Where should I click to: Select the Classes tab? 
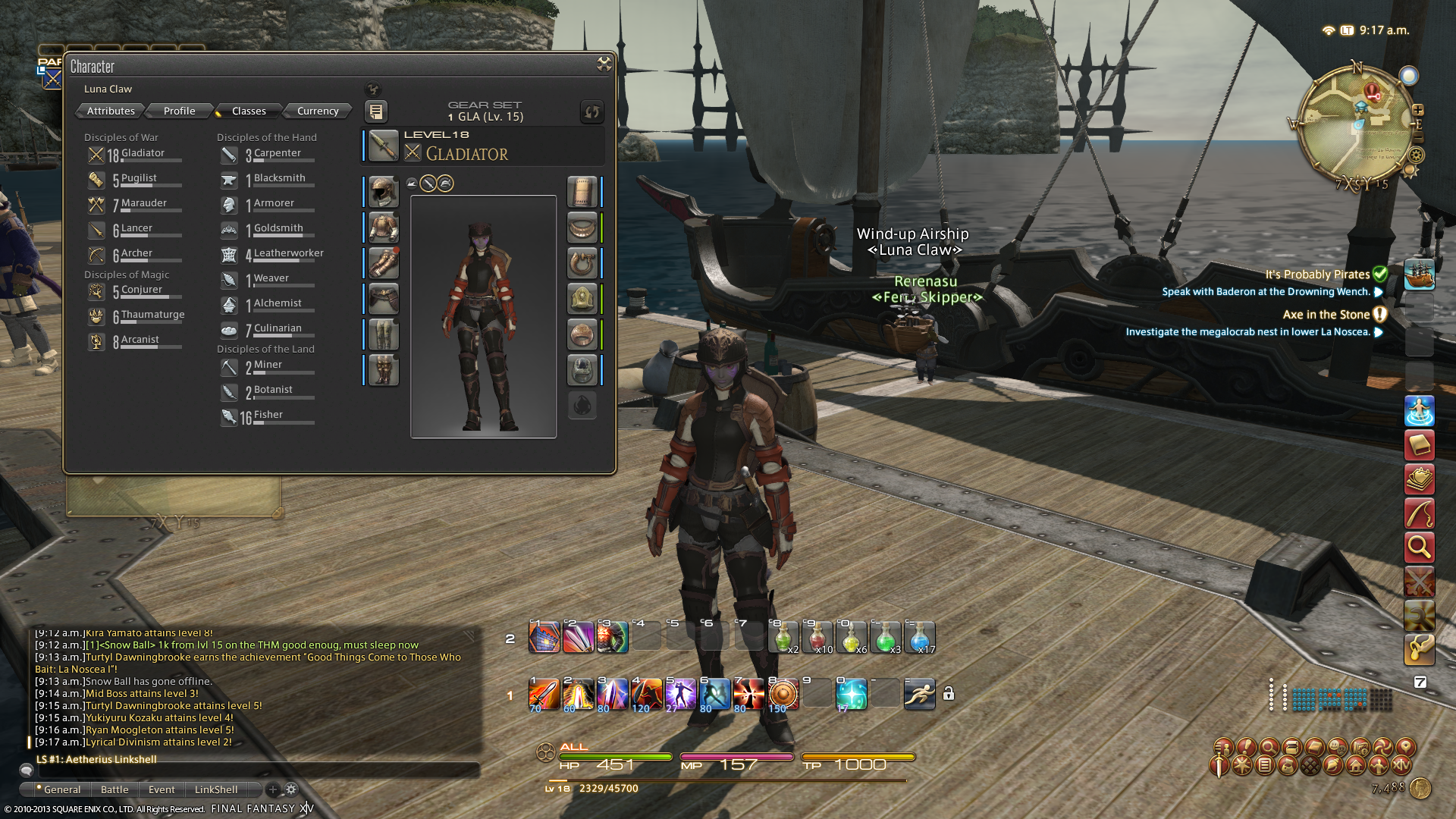point(249,111)
